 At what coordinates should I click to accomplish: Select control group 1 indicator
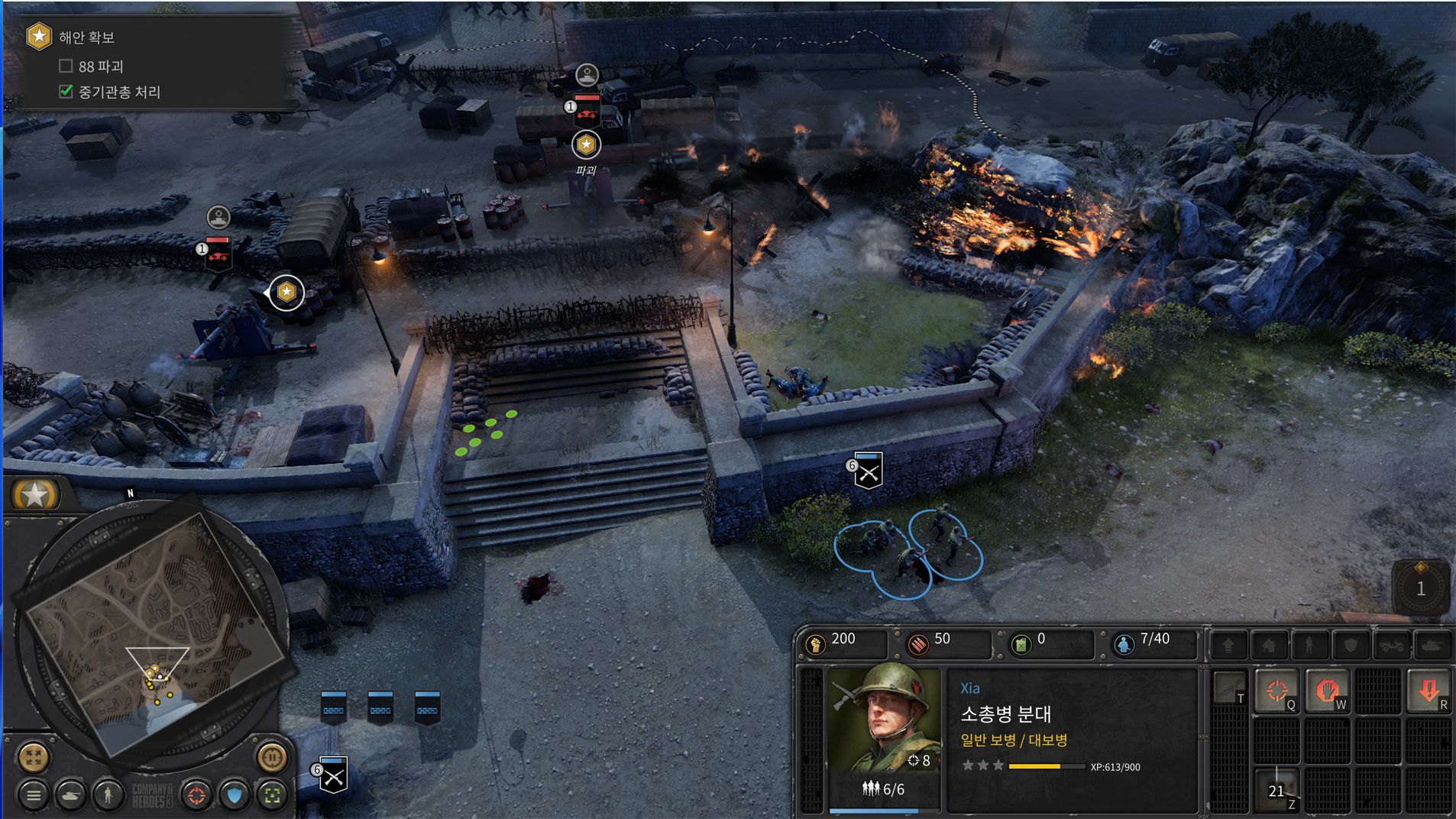point(1420,588)
